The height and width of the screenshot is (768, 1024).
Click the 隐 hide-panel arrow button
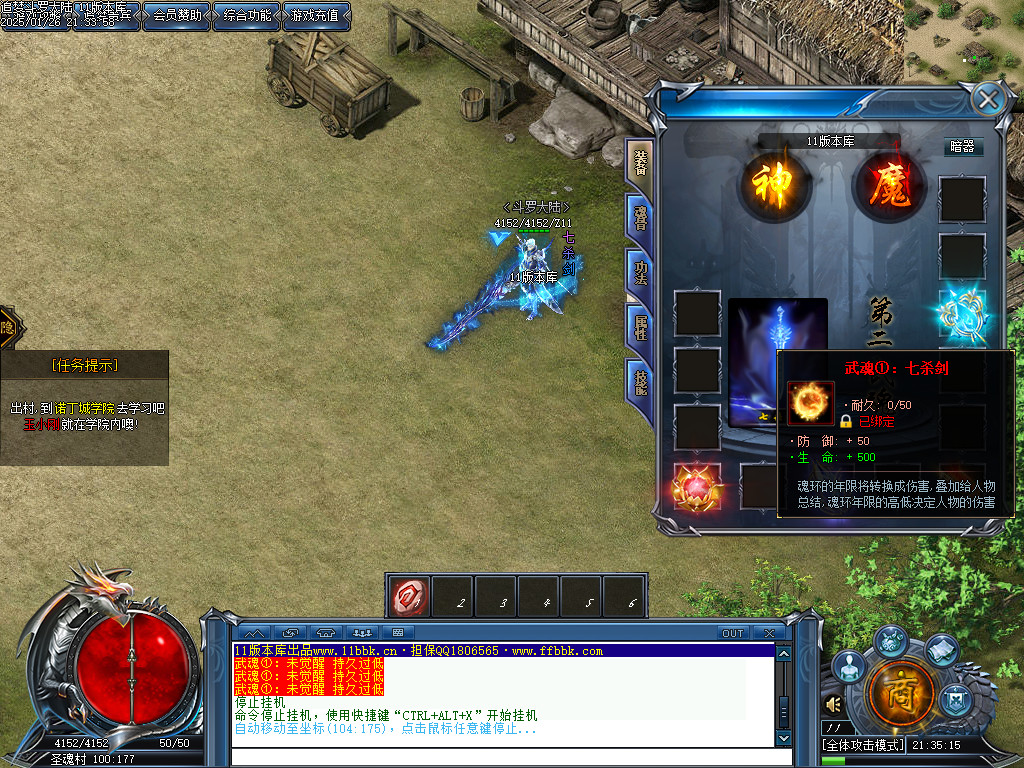8,327
